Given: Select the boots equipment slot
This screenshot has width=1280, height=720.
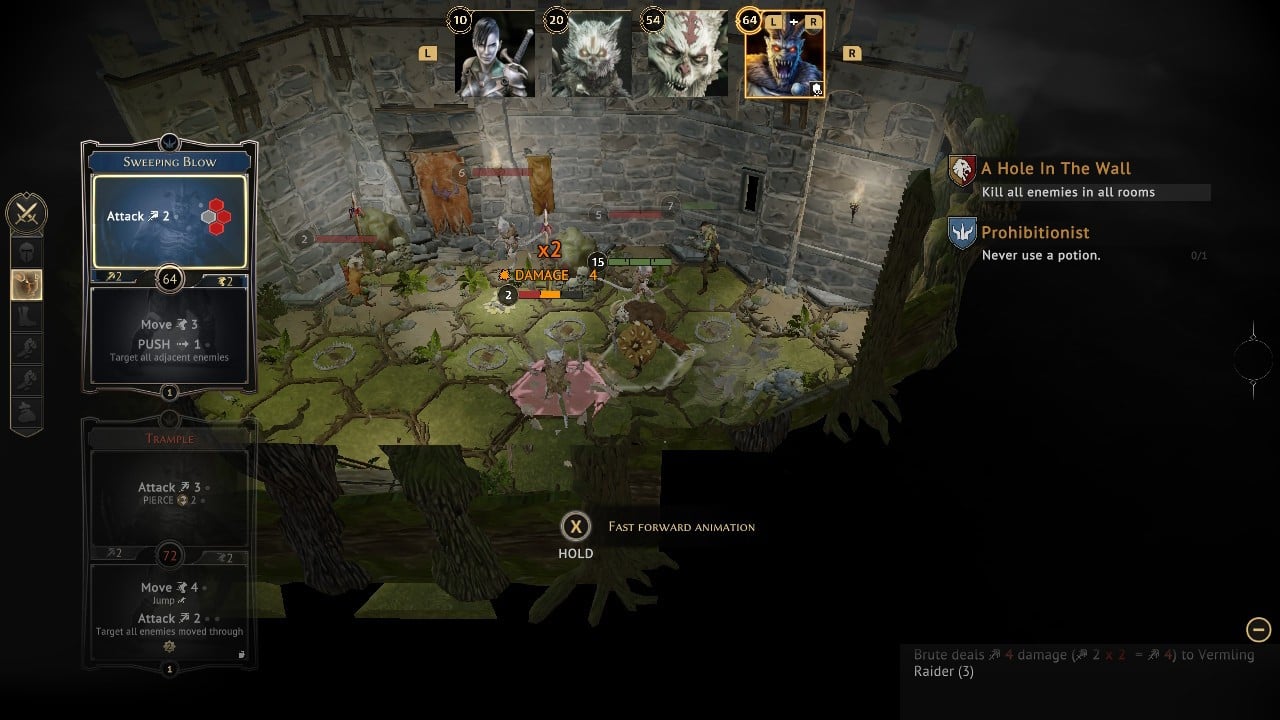Looking at the screenshot, I should (x=26, y=317).
